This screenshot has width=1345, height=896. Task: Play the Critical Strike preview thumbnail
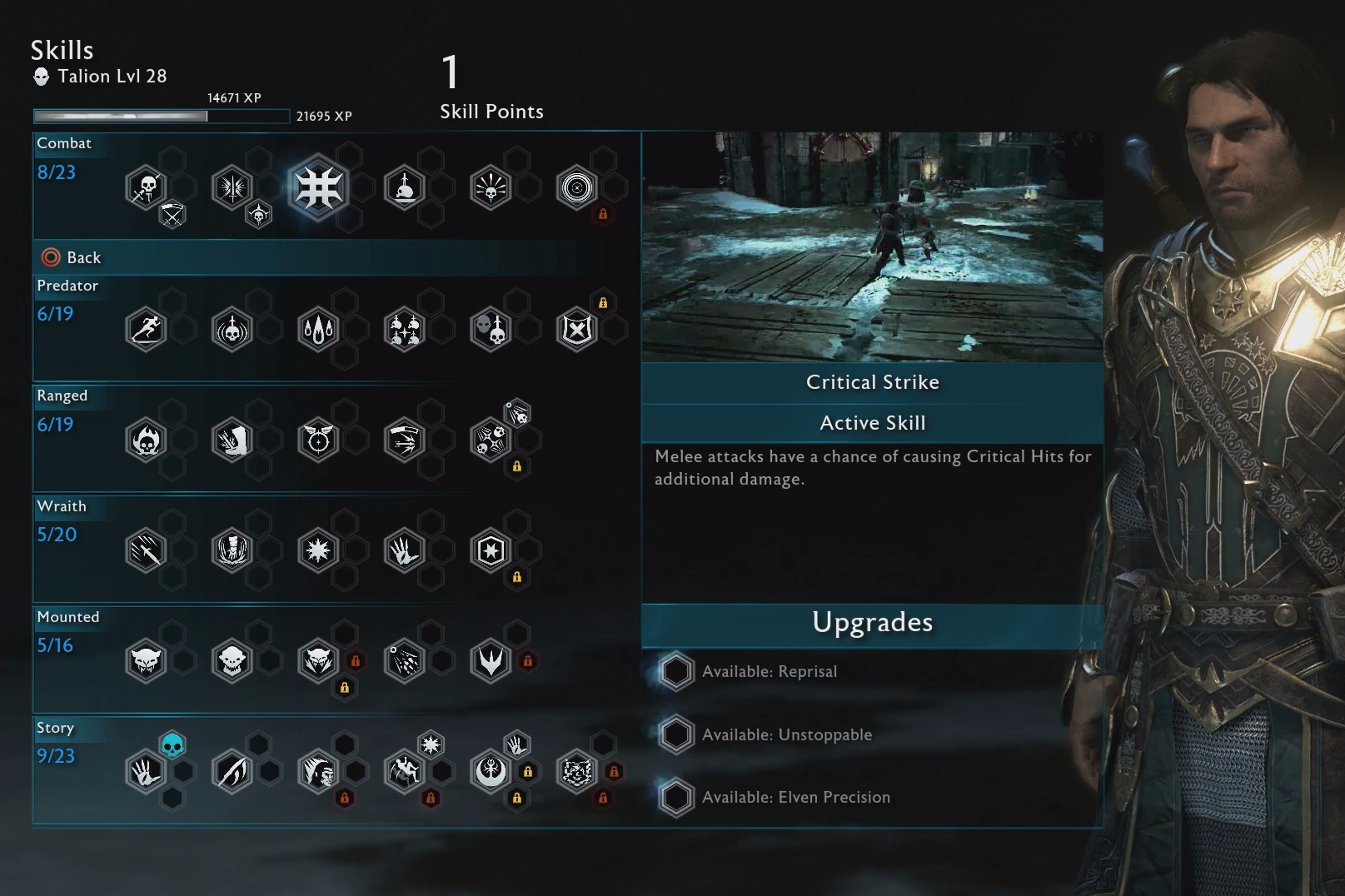pos(872,246)
